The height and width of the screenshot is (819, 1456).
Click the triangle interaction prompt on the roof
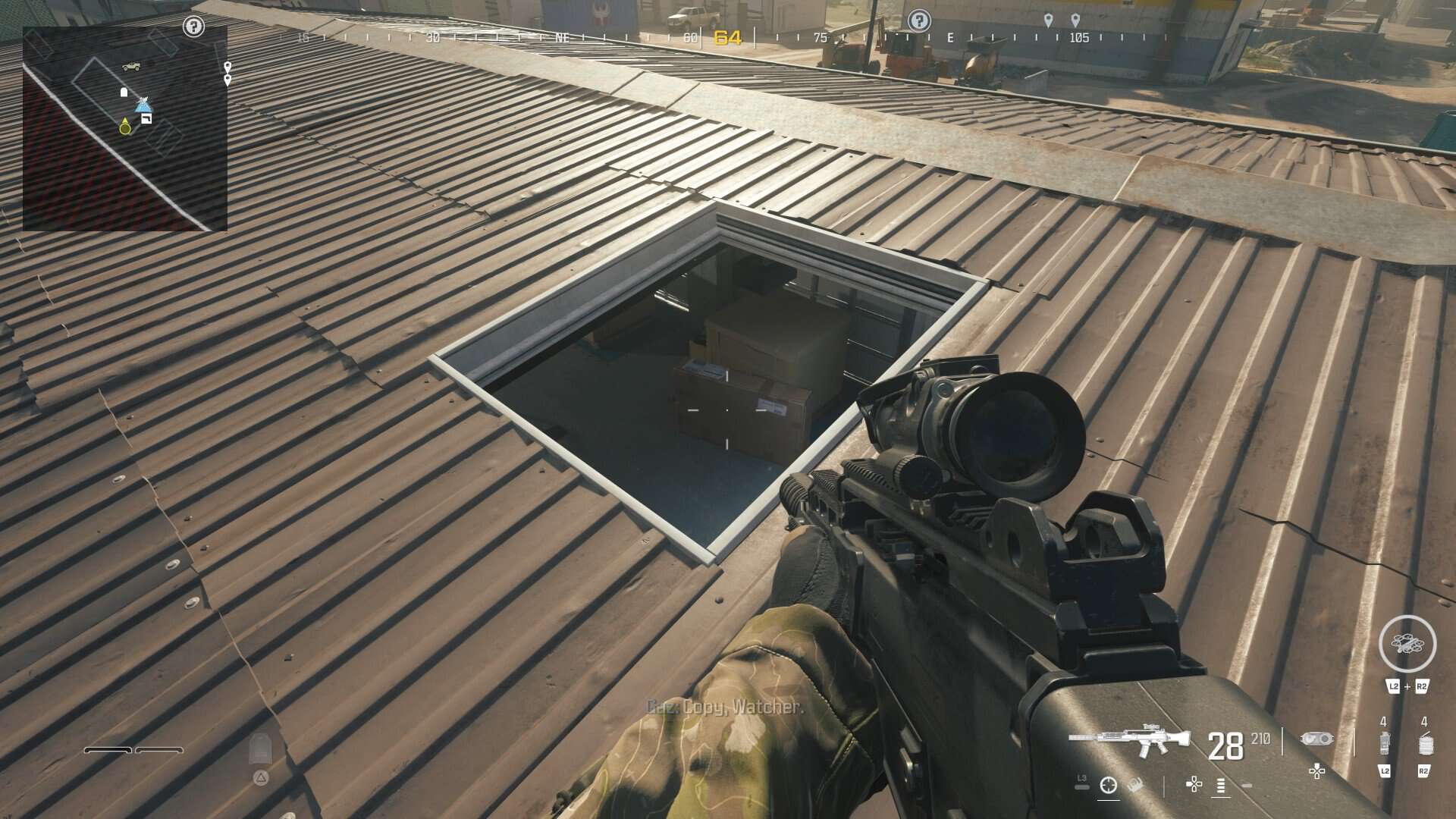pyautogui.click(x=261, y=778)
